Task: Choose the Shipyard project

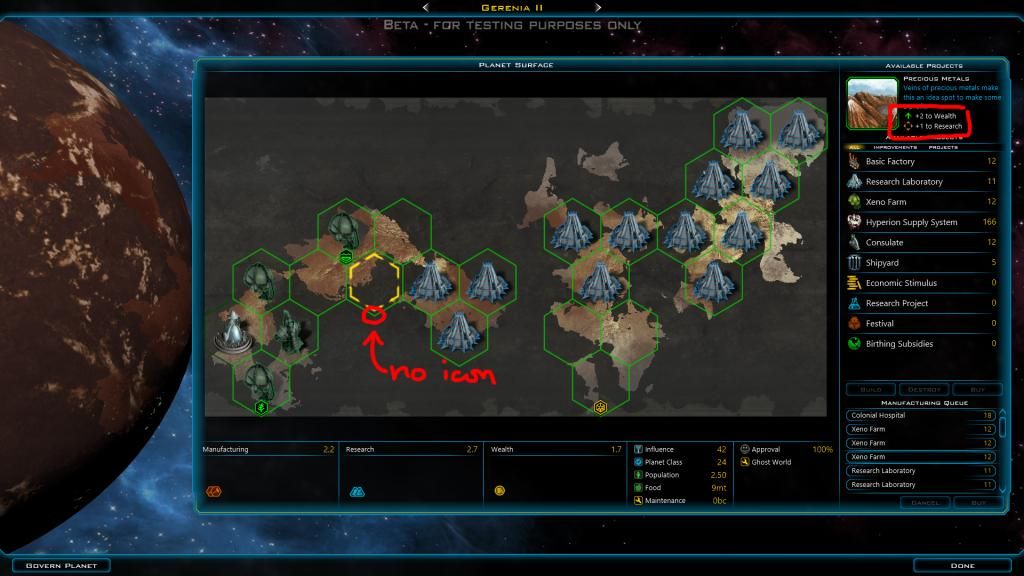Action: click(882, 263)
